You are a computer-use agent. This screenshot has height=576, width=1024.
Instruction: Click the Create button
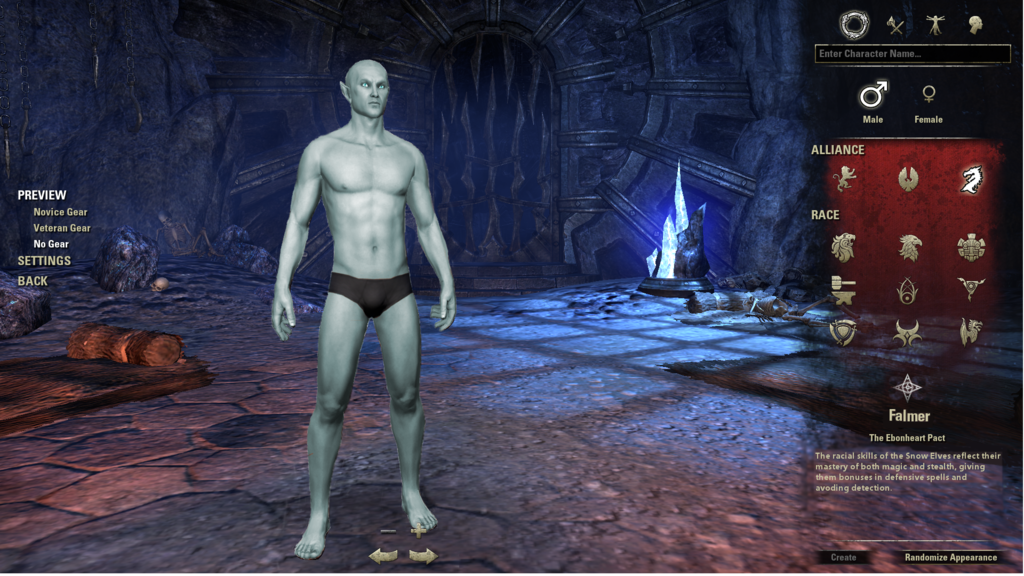[x=843, y=557]
